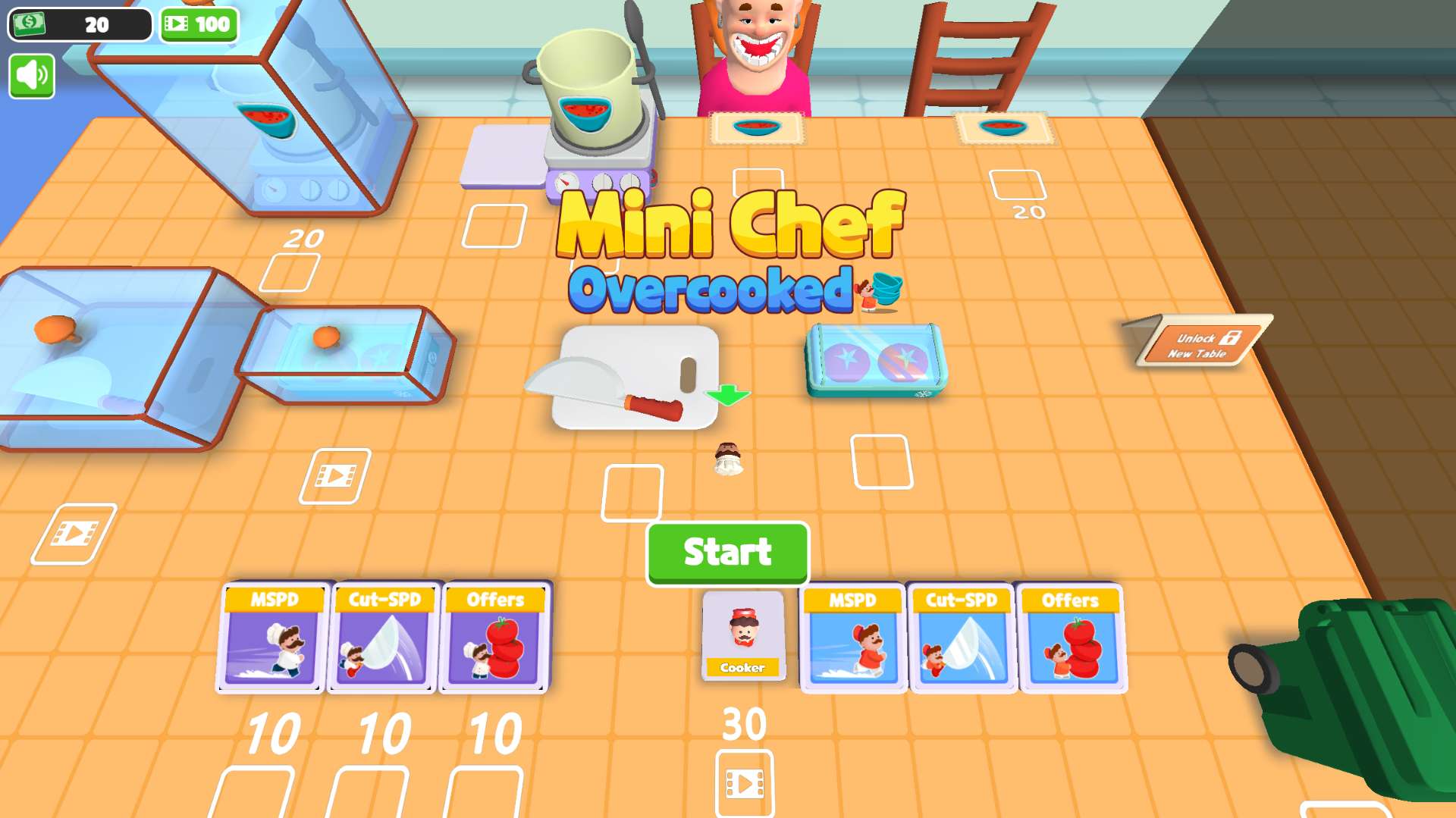Select the blue Cut-SPD upgrade card
Screen dimensions: 1456x818
(962, 638)
